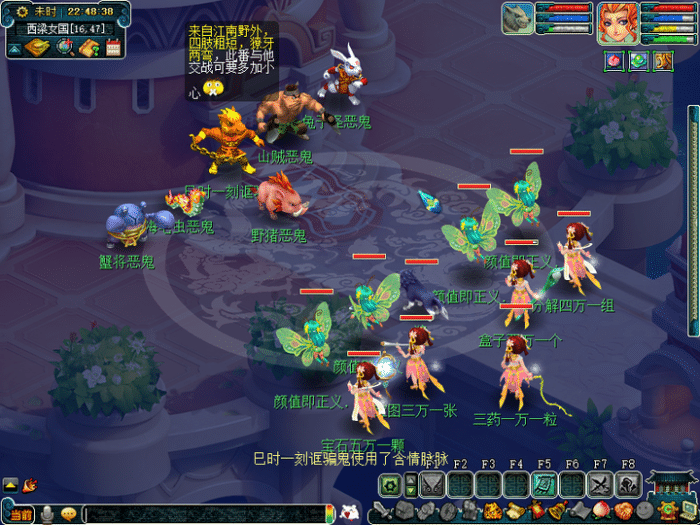Click the peach buff icon below portrait
The width and height of the screenshot is (700, 525).
[x=614, y=61]
